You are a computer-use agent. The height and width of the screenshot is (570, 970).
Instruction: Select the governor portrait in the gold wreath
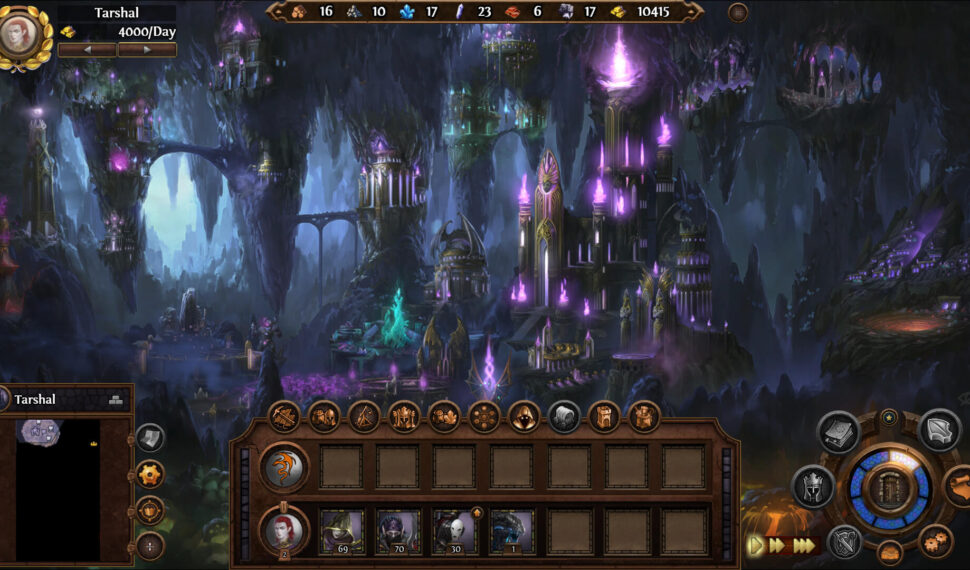tap(23, 34)
